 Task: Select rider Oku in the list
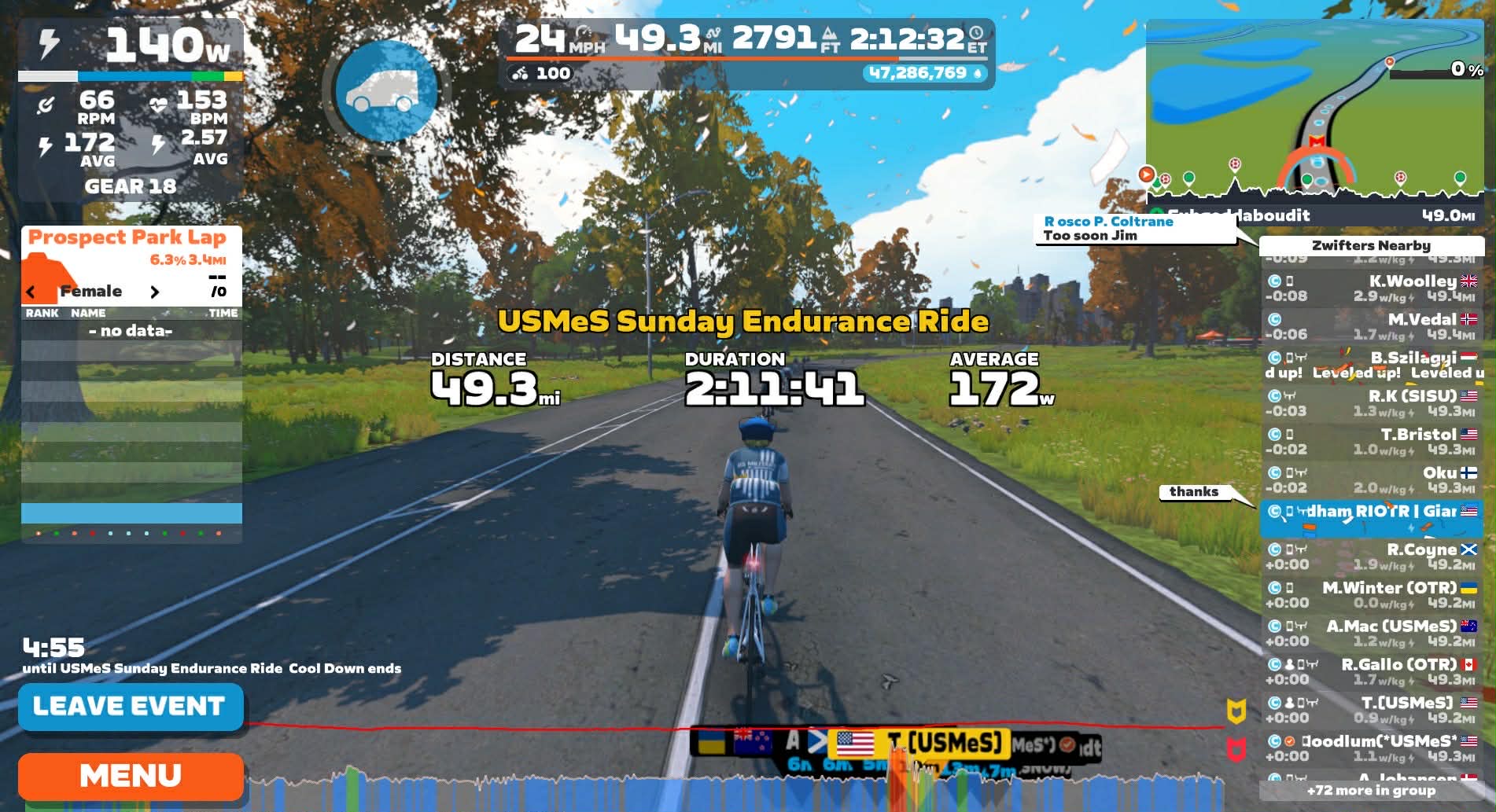[1371, 480]
